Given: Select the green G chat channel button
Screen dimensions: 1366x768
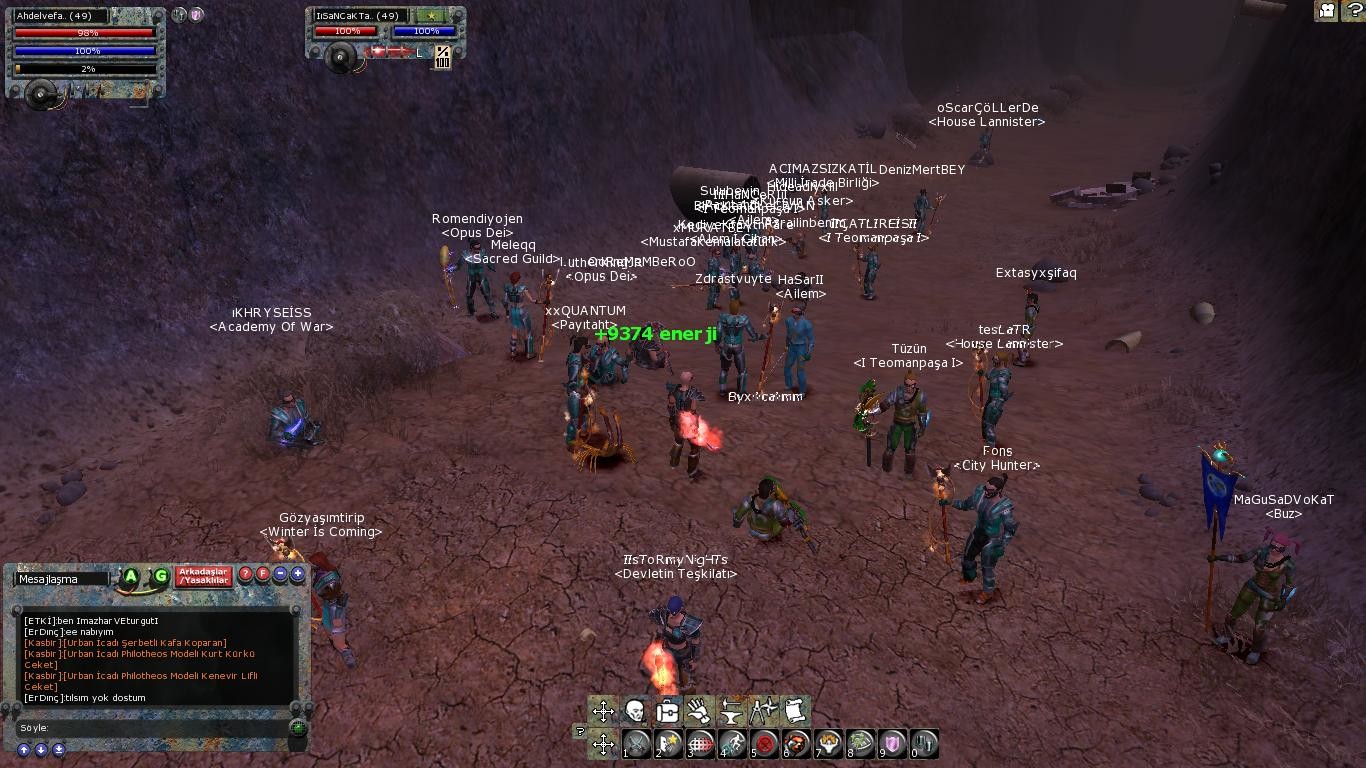Looking at the screenshot, I should [160, 576].
